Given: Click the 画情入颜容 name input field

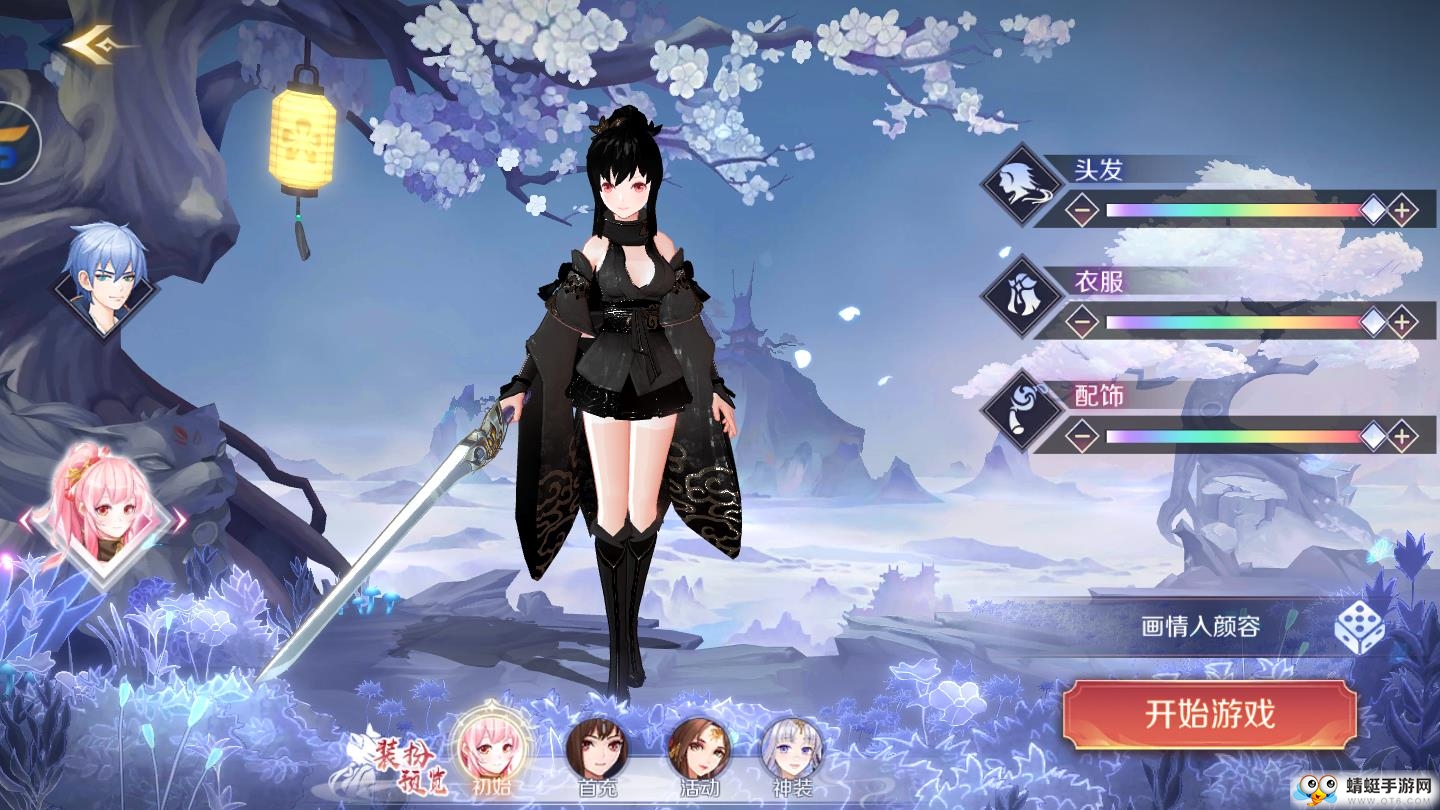Looking at the screenshot, I should click(1200, 622).
